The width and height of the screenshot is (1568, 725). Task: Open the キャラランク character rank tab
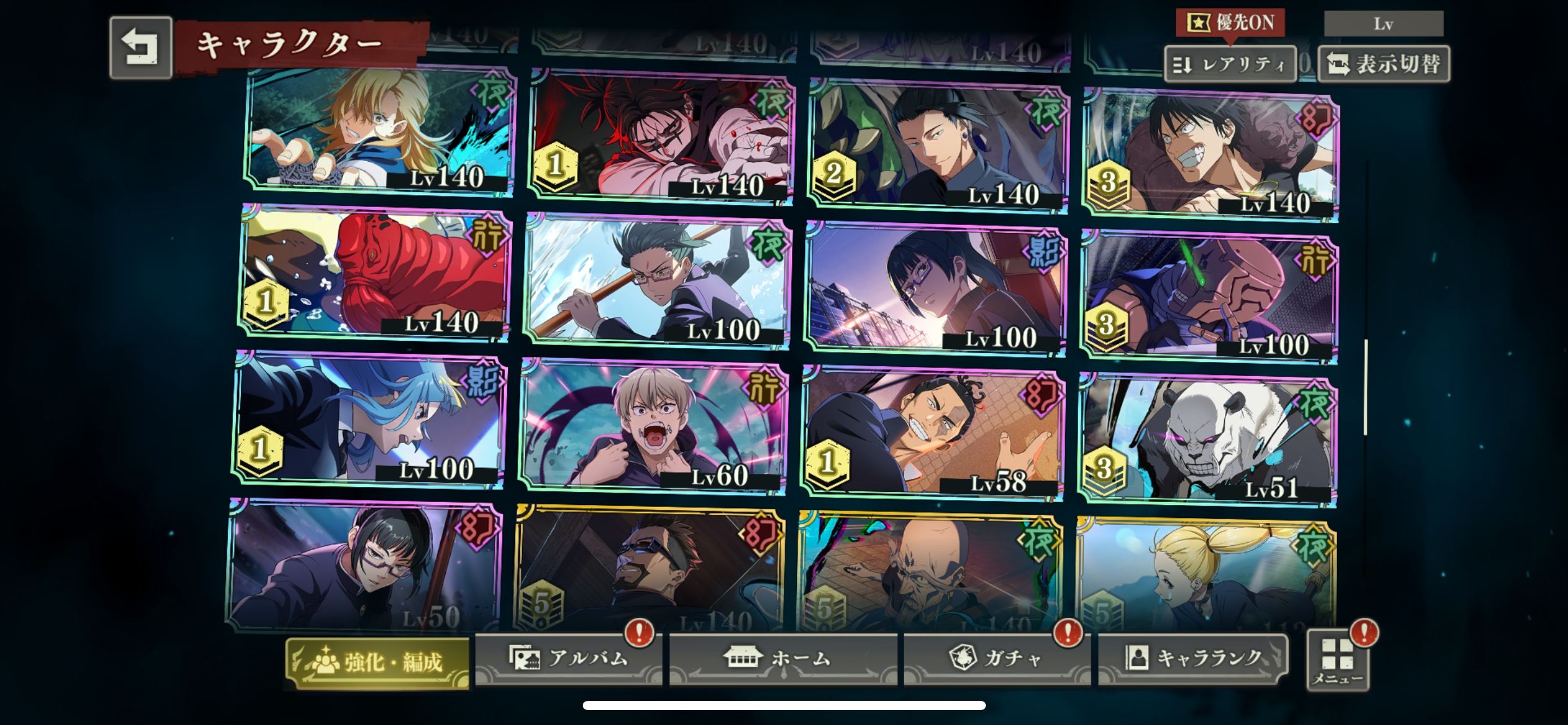(x=1193, y=658)
